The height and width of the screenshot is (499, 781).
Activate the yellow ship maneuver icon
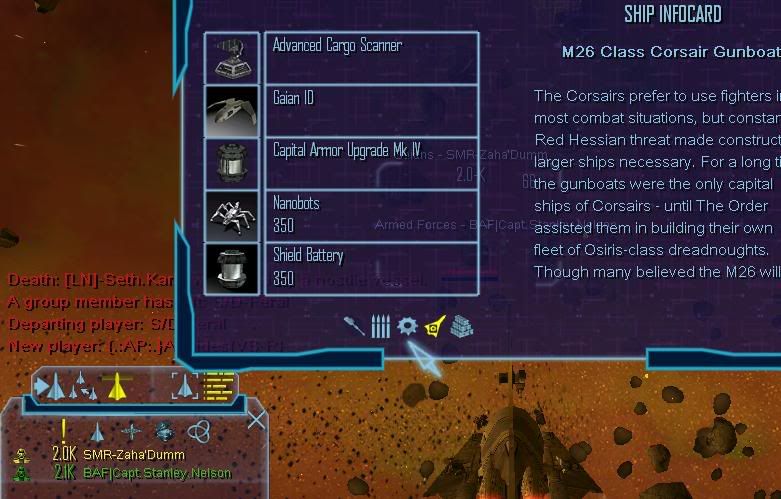pos(117,384)
